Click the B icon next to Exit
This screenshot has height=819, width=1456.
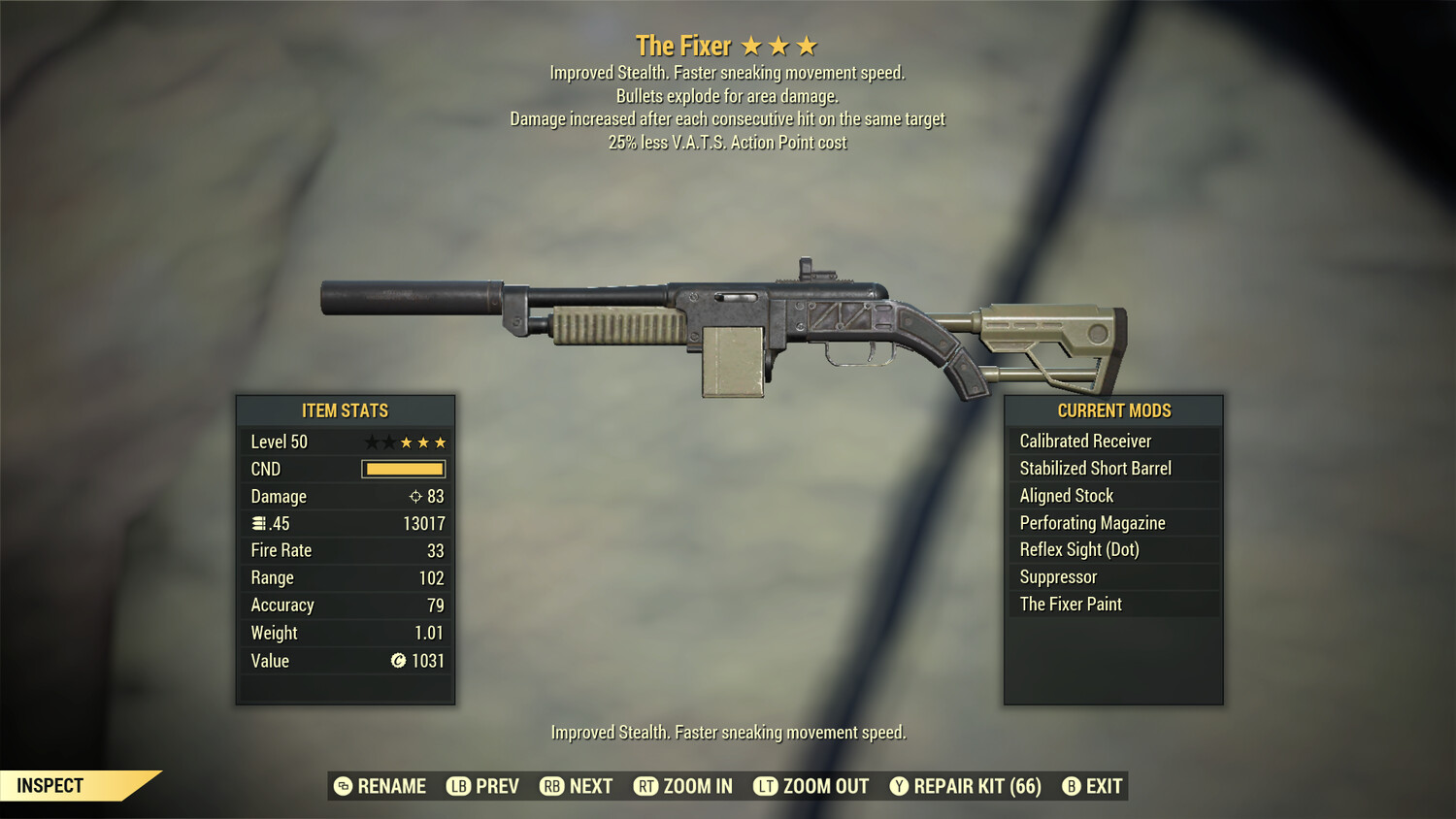coord(1073,786)
